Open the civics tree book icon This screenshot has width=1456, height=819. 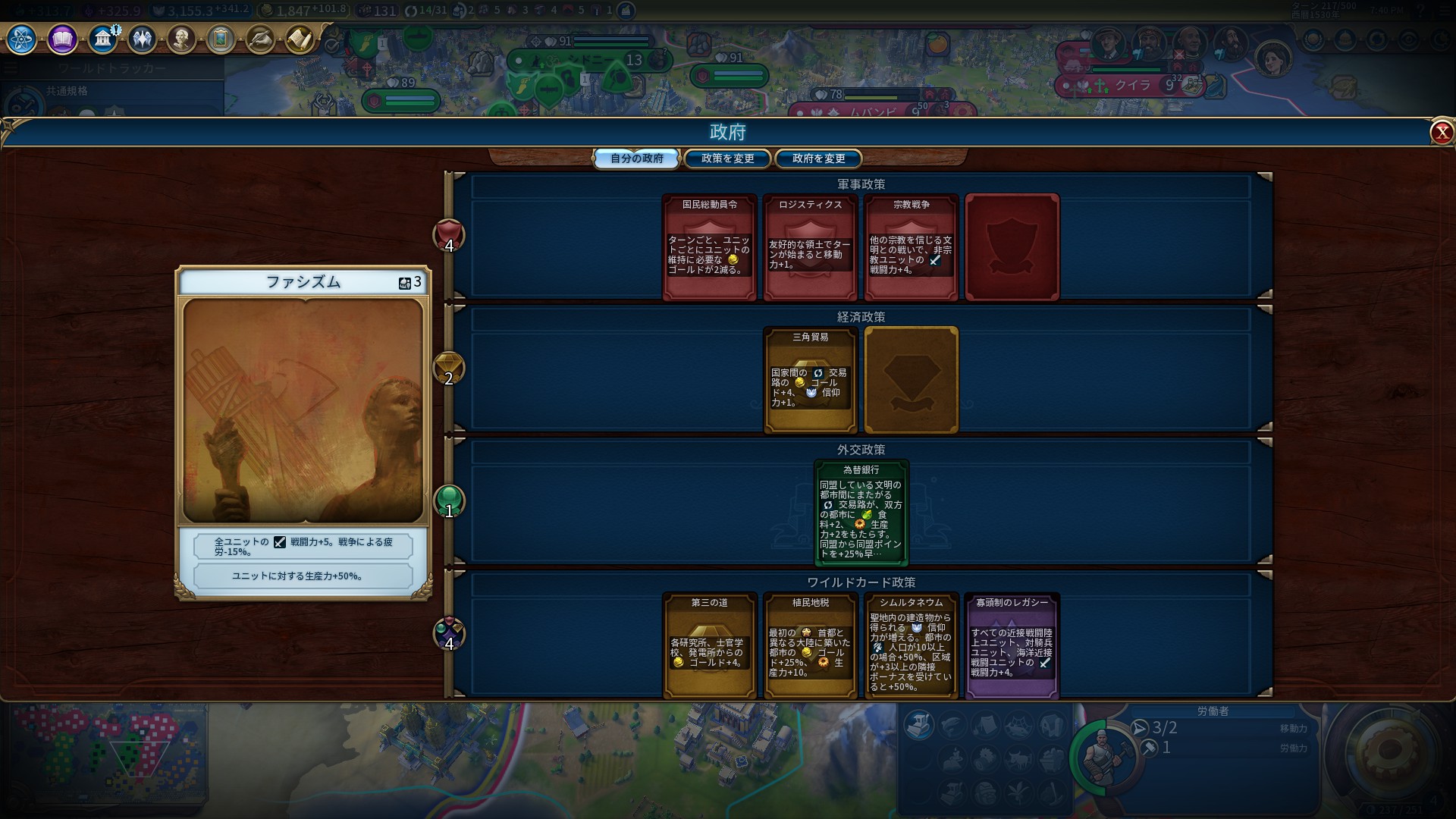click(x=62, y=39)
